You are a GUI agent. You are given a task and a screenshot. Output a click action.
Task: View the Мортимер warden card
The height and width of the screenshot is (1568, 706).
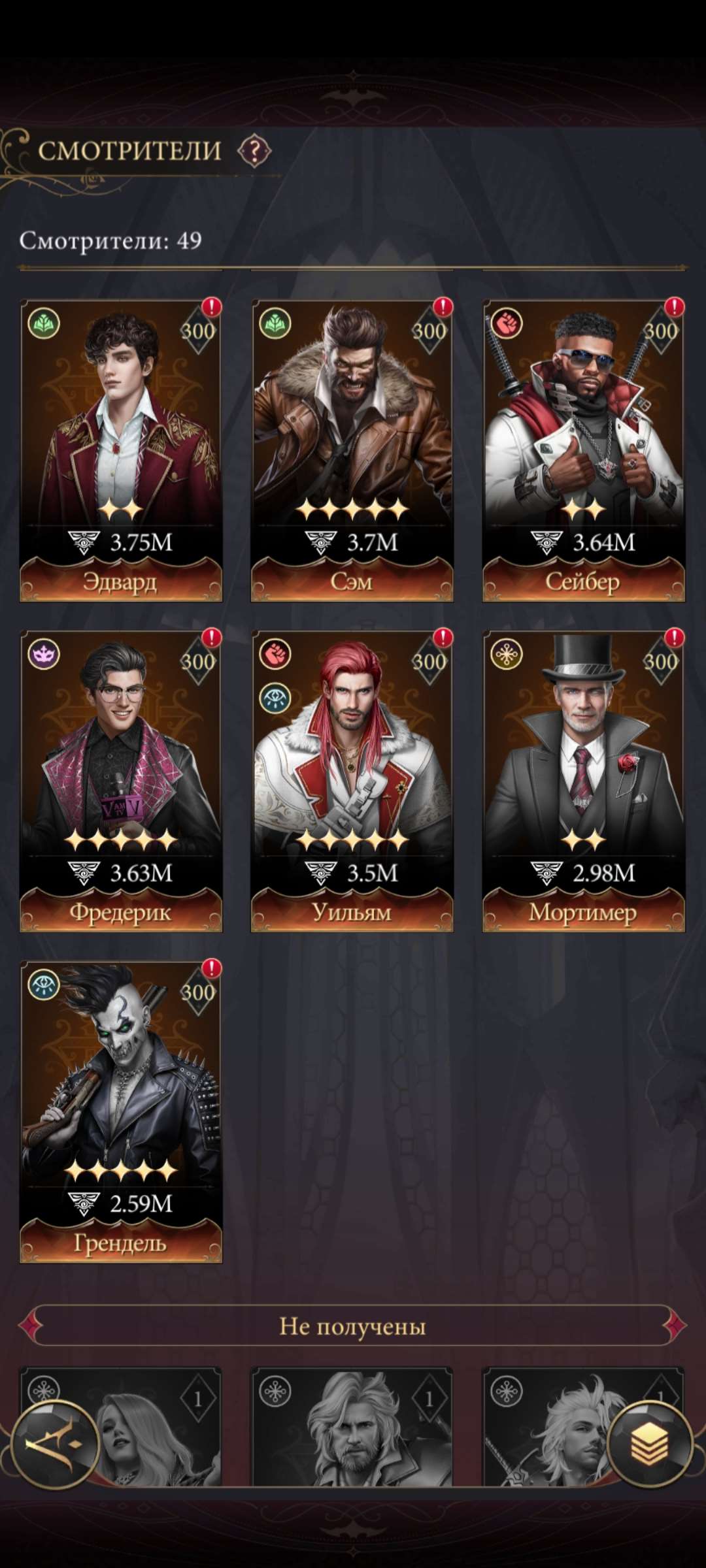(x=583, y=781)
